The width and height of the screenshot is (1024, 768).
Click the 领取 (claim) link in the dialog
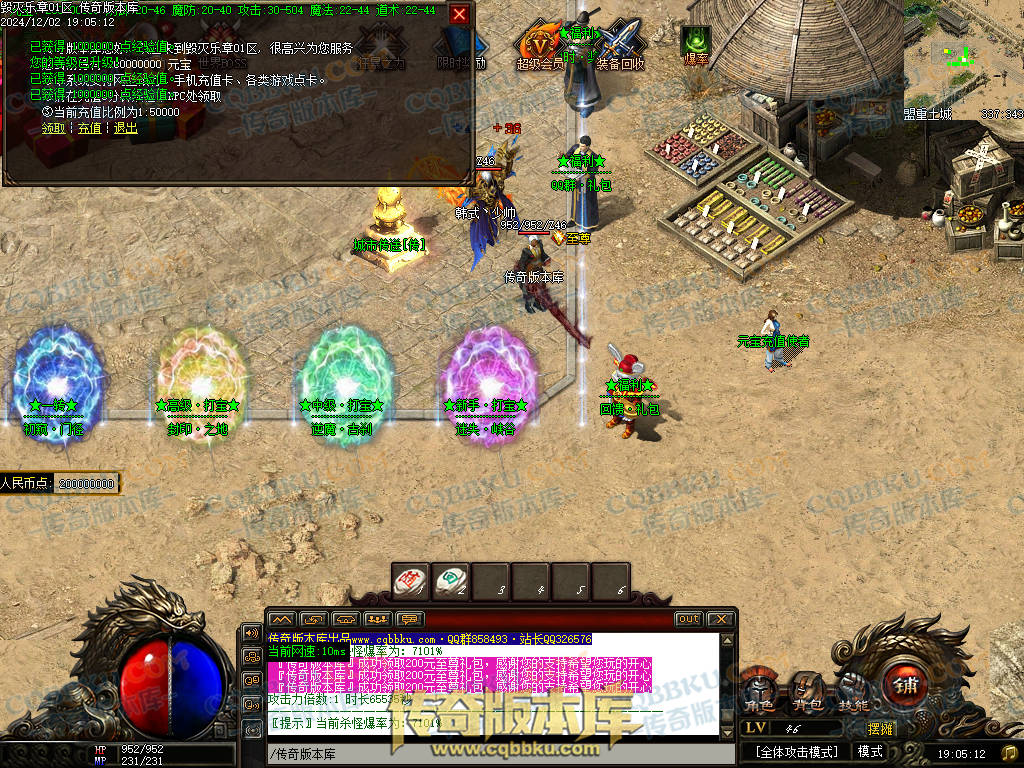54,128
